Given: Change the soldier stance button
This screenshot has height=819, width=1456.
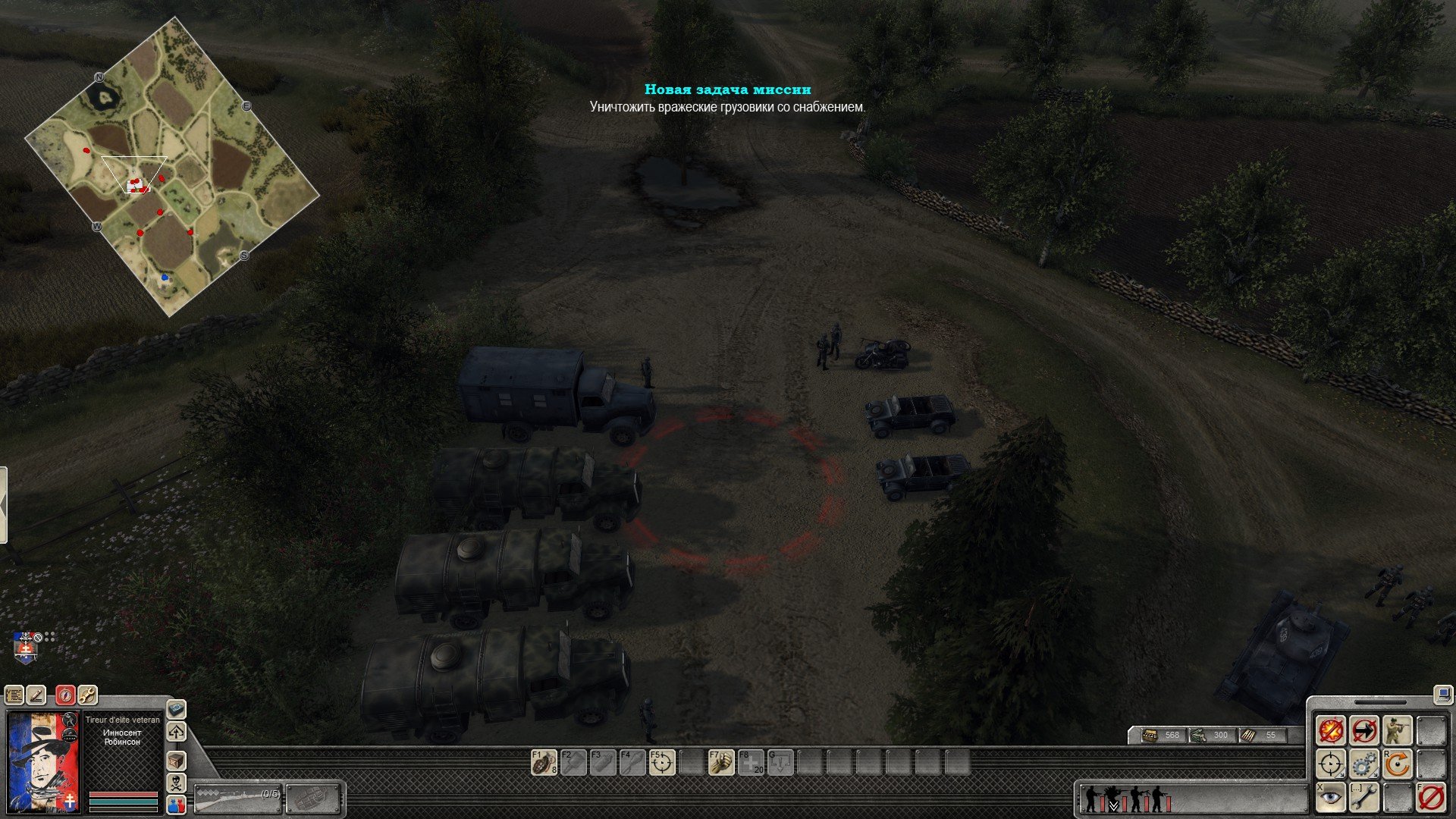Looking at the screenshot, I should click(x=1398, y=731).
